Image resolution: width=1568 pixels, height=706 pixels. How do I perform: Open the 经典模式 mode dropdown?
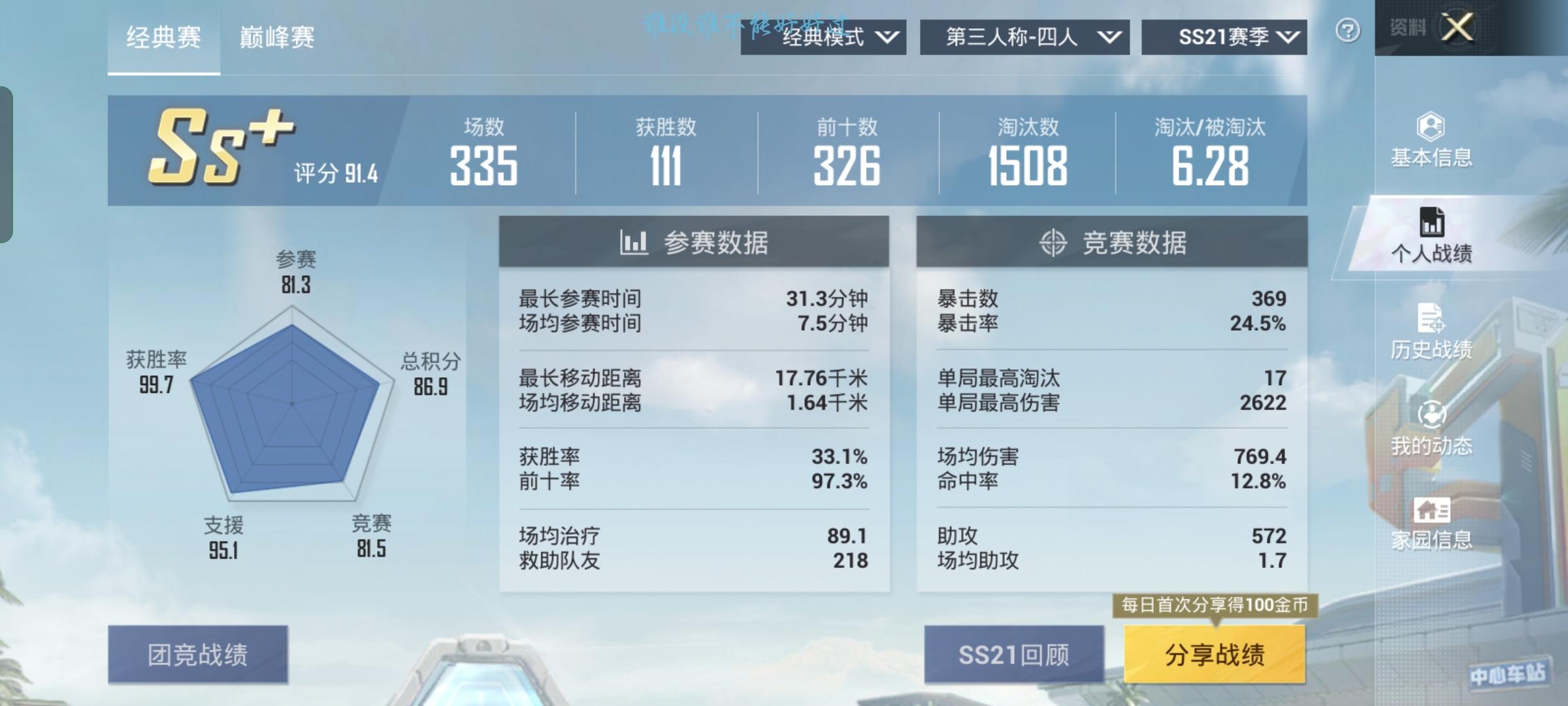[825, 37]
